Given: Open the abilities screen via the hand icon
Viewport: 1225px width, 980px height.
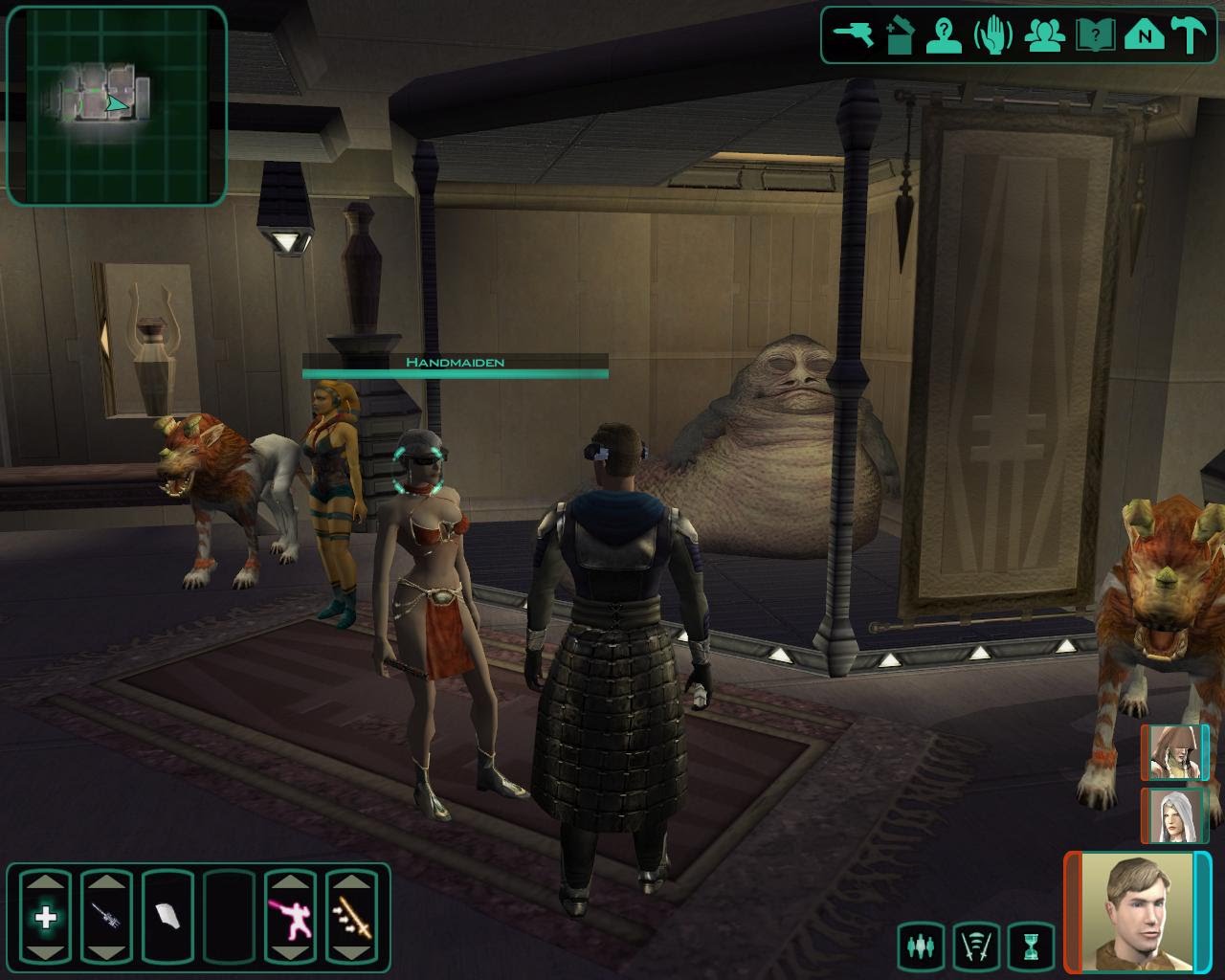Looking at the screenshot, I should point(992,36).
